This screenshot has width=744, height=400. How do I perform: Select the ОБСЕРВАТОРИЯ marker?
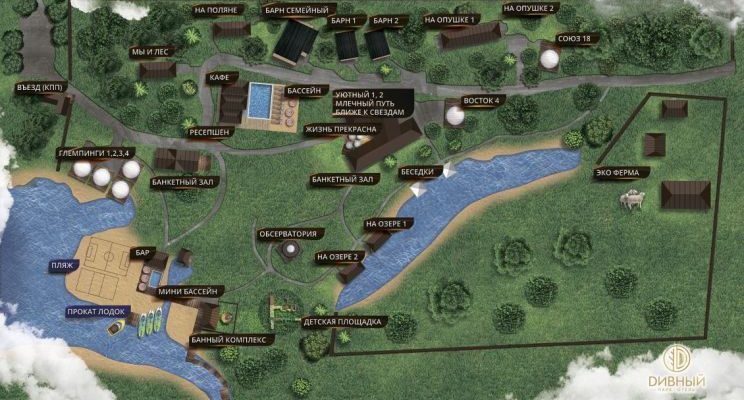click(288, 234)
